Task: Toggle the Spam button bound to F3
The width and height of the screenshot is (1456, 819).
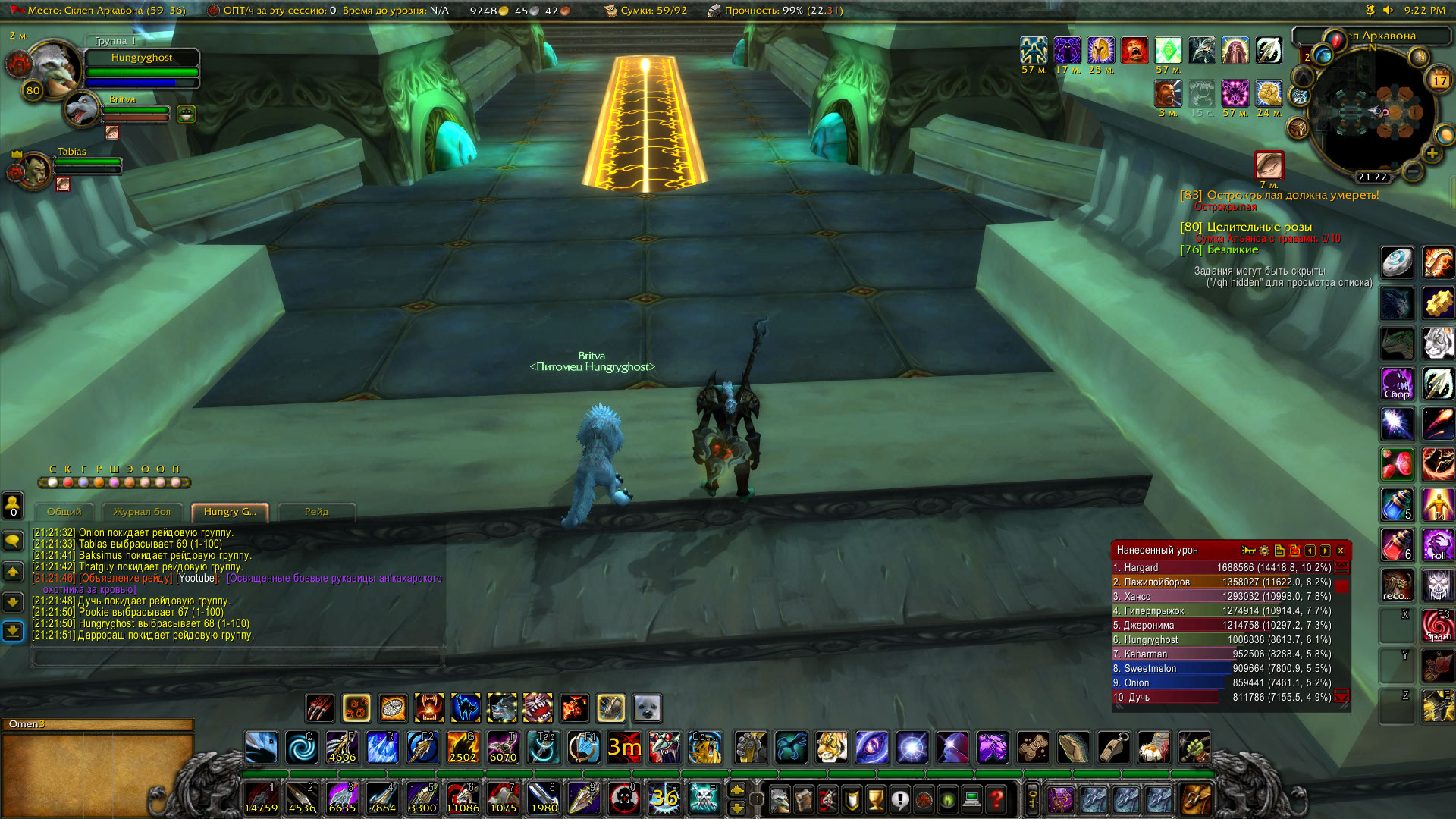Action: pos(1439,623)
